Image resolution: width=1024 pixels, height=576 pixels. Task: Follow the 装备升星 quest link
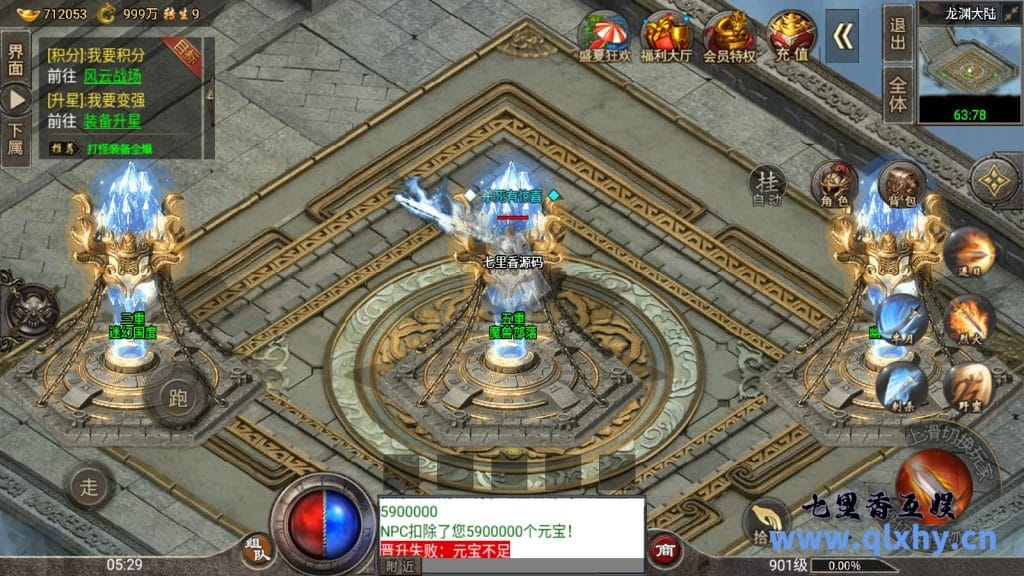coord(112,121)
